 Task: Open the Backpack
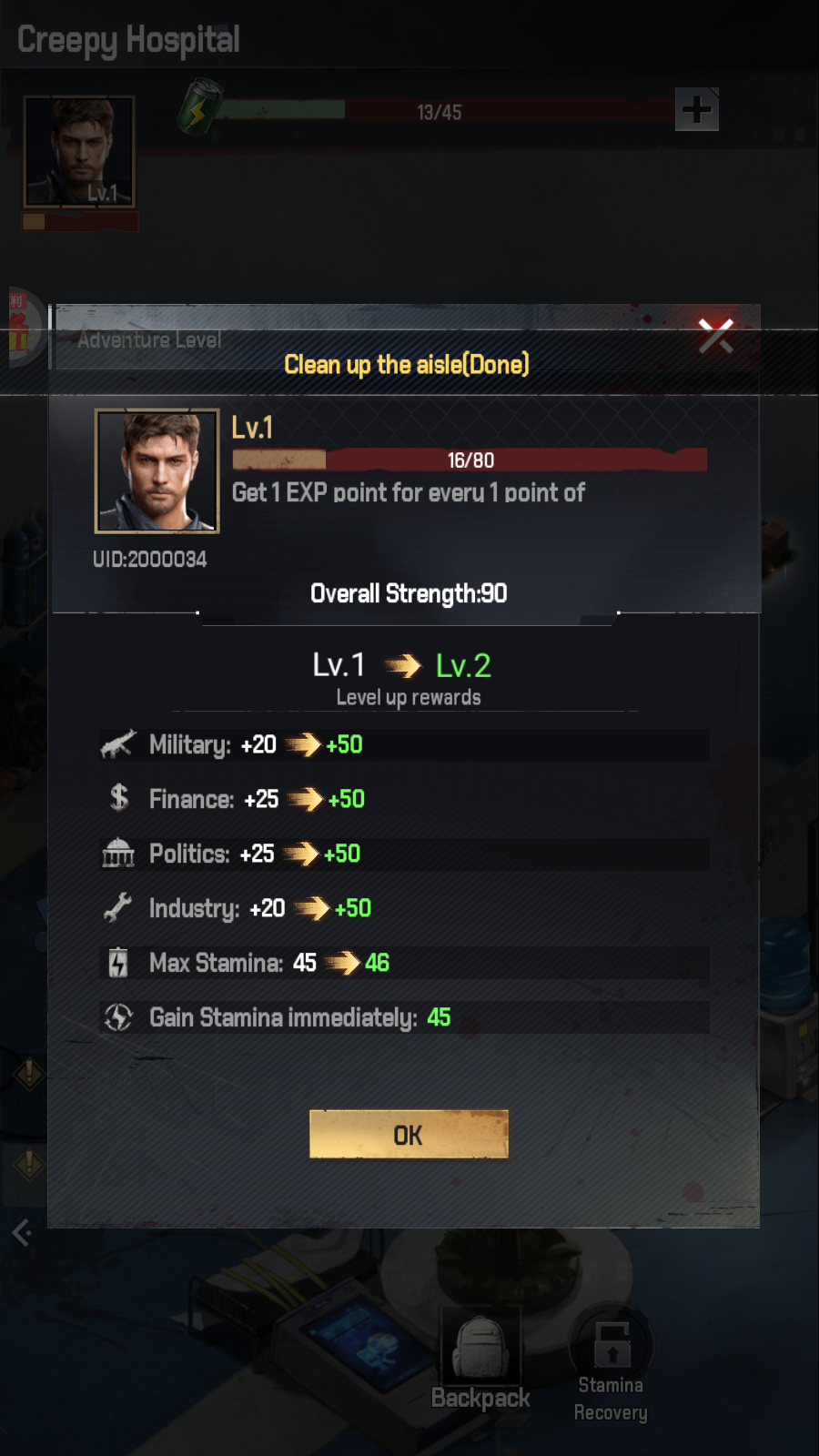pyautogui.click(x=480, y=1360)
